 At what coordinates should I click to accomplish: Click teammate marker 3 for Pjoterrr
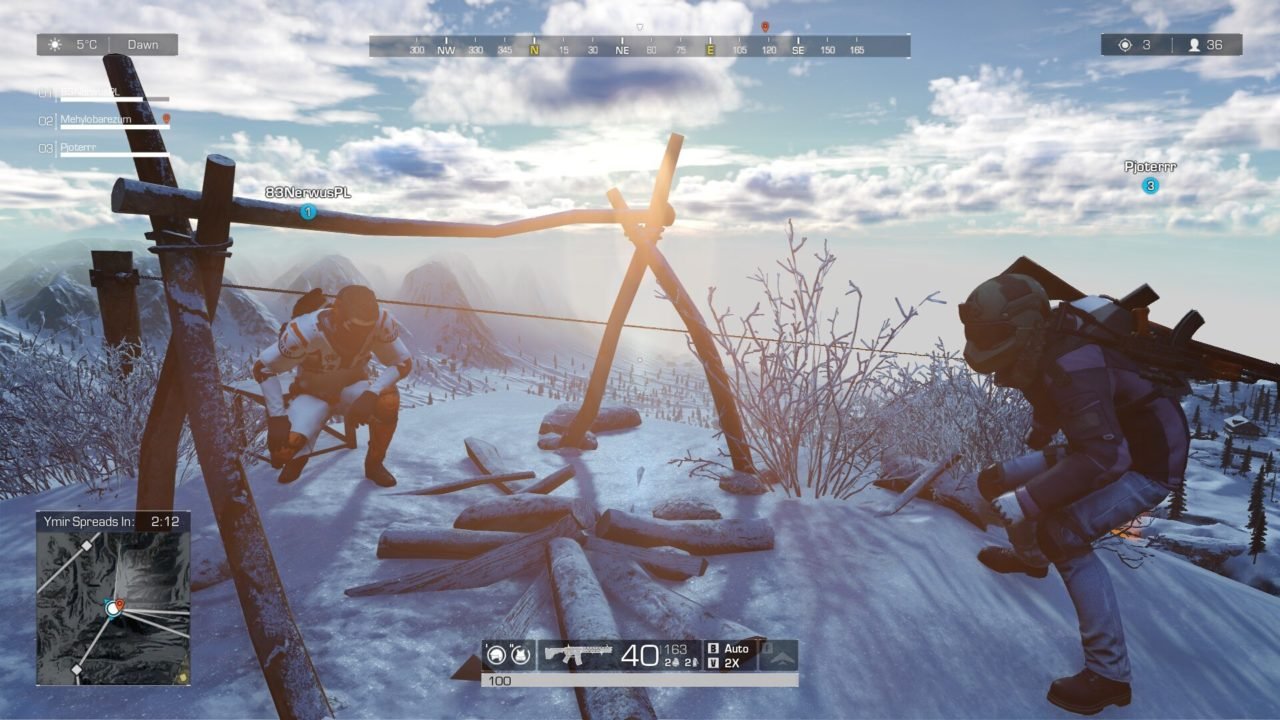click(x=1151, y=185)
